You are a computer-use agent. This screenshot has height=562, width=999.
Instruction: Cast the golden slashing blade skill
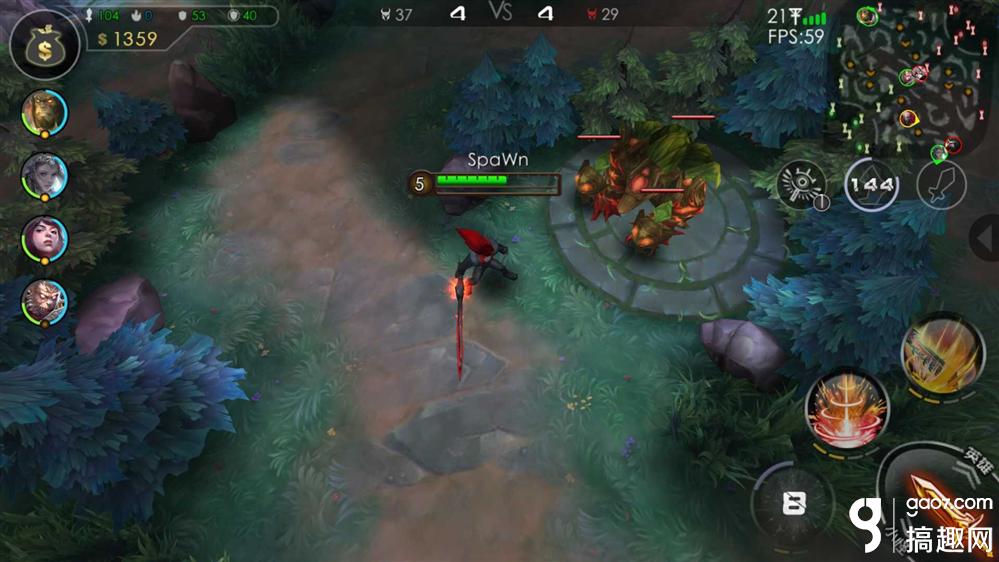point(942,351)
